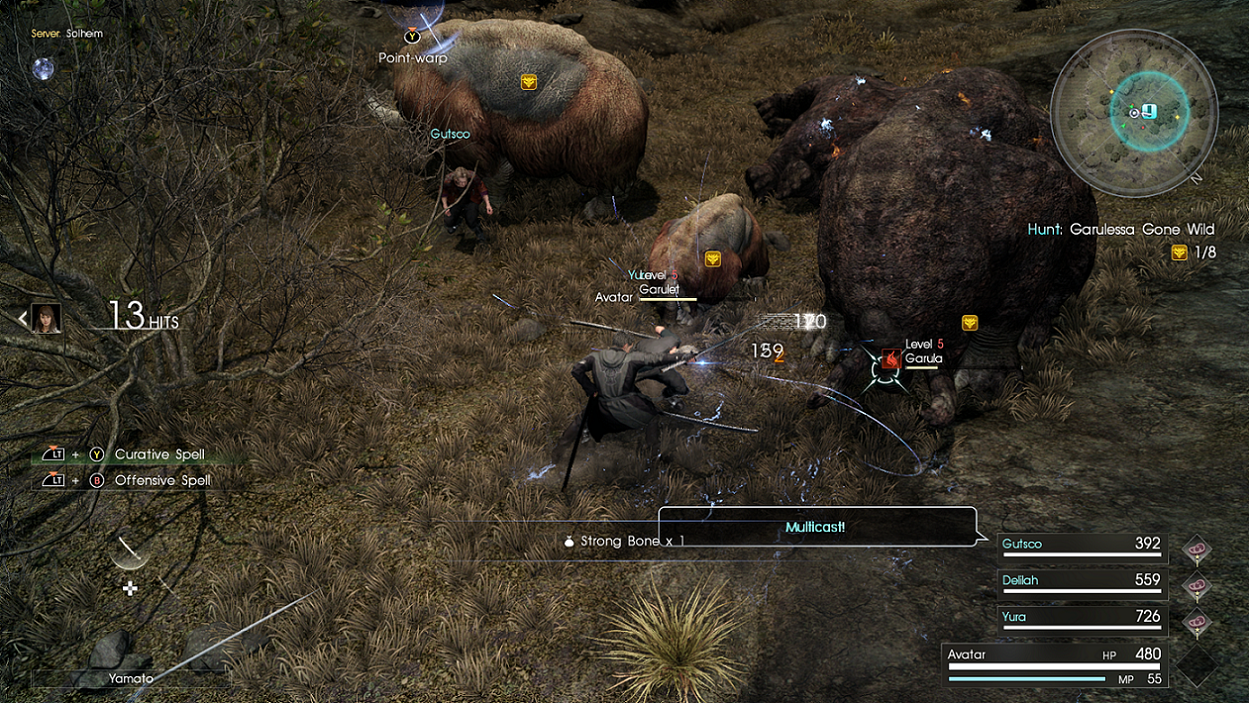Click the Strong Bone loot notification
The width and height of the screenshot is (1249, 703).
click(x=625, y=541)
